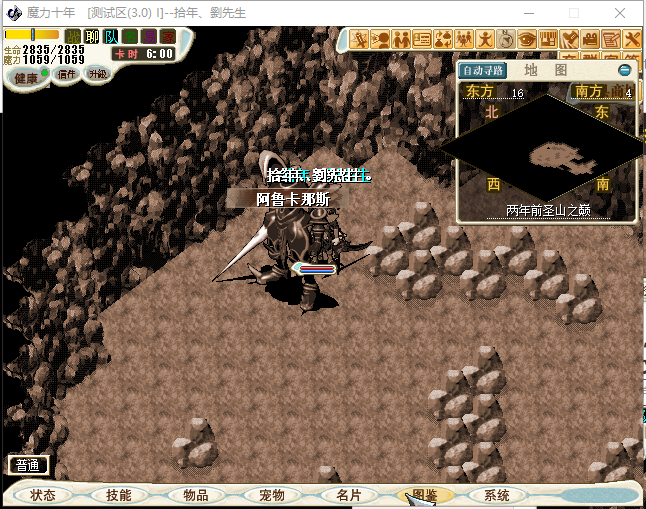The image size is (646, 509).
Task: Click the 健康 health button
Action: pyautogui.click(x=26, y=78)
